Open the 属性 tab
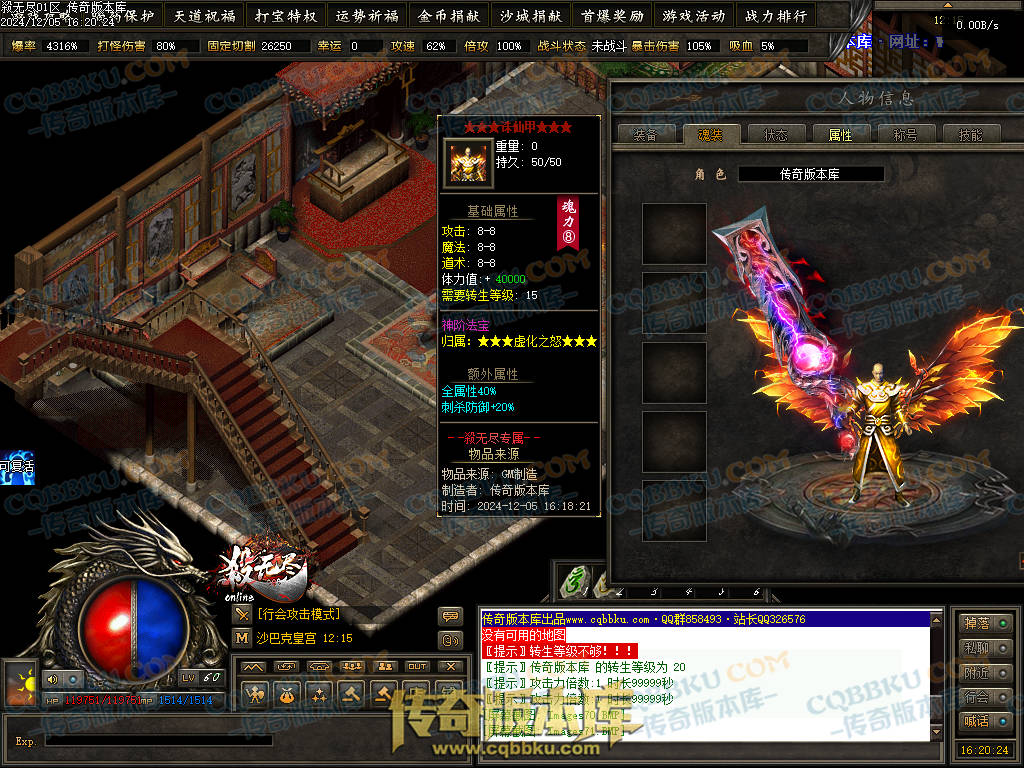This screenshot has width=1024, height=768. [x=840, y=135]
